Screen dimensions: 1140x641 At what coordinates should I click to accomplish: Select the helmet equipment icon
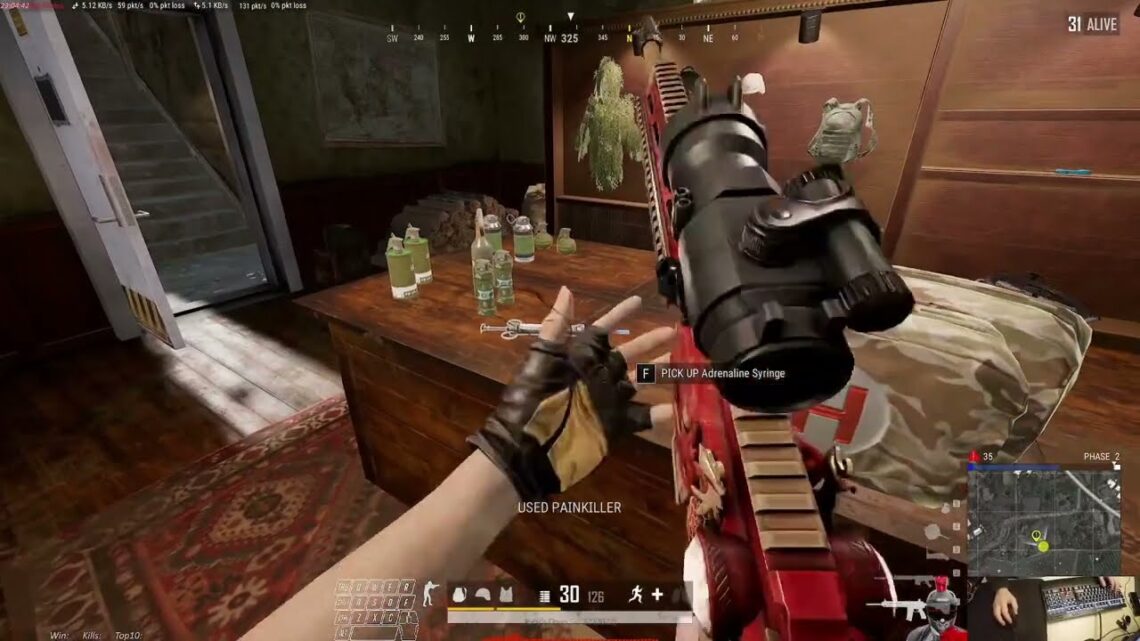pyautogui.click(x=482, y=595)
